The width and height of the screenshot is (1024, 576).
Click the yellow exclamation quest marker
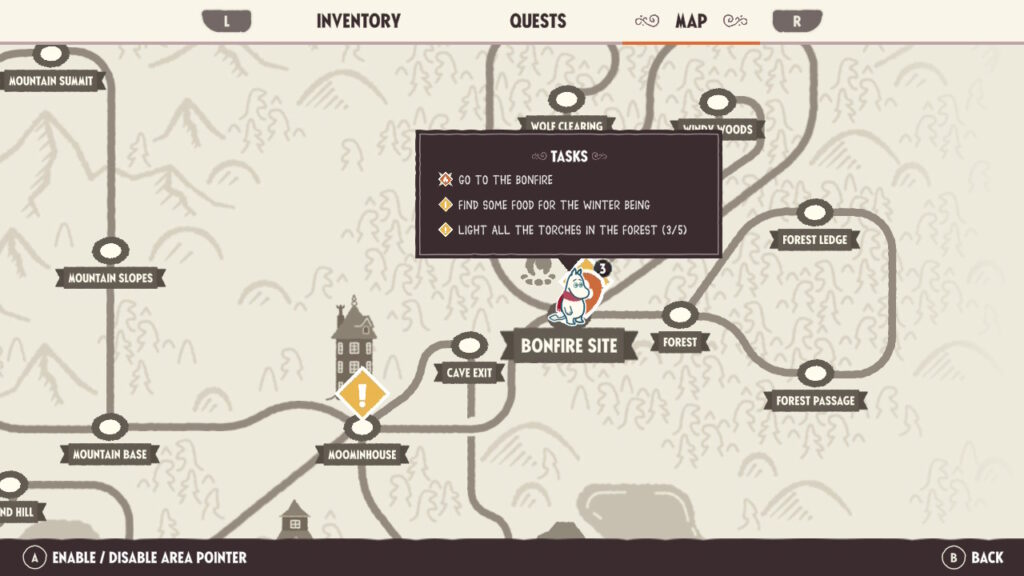click(362, 393)
